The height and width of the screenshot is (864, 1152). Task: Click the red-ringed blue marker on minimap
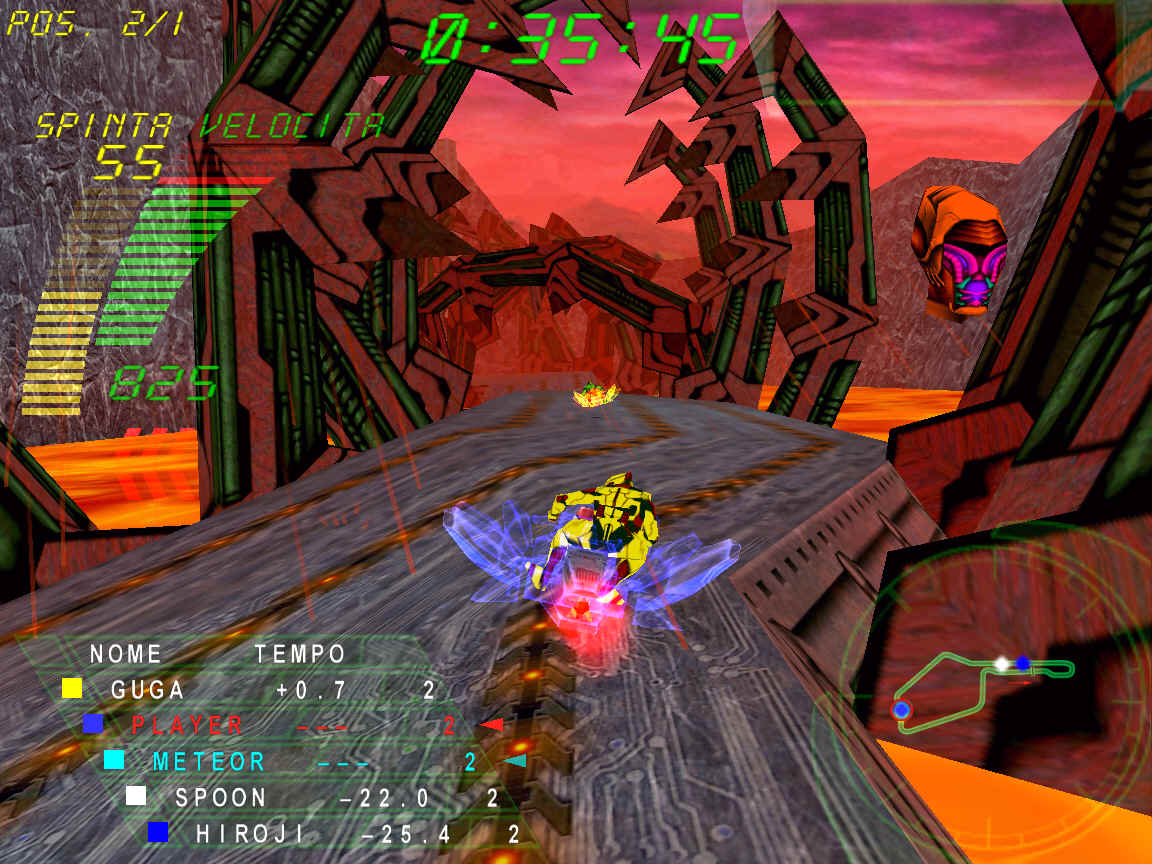coord(901,709)
